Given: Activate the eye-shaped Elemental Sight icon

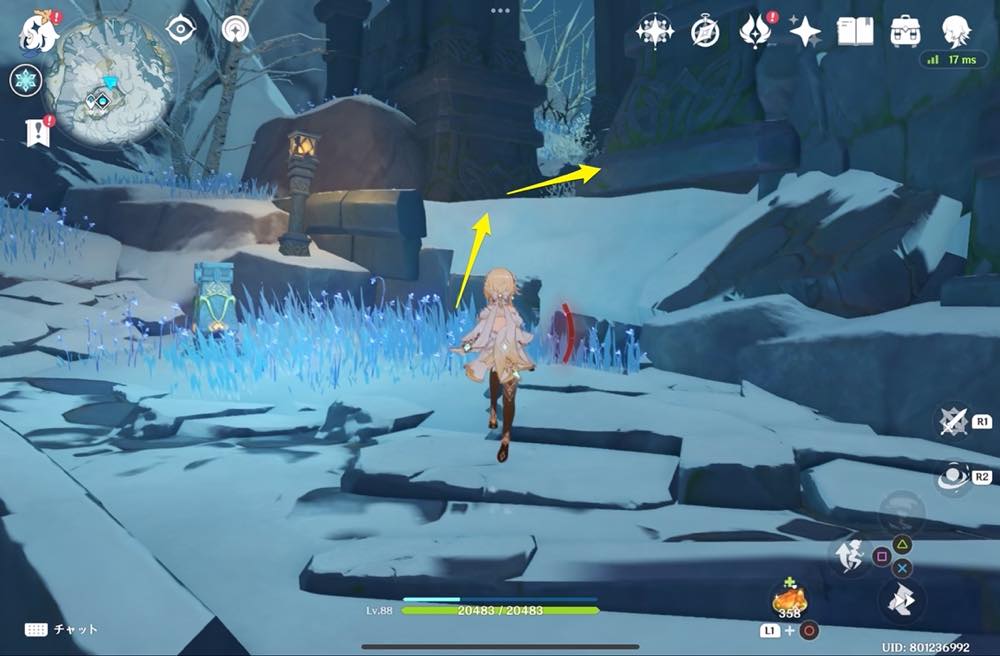Looking at the screenshot, I should point(181,29).
